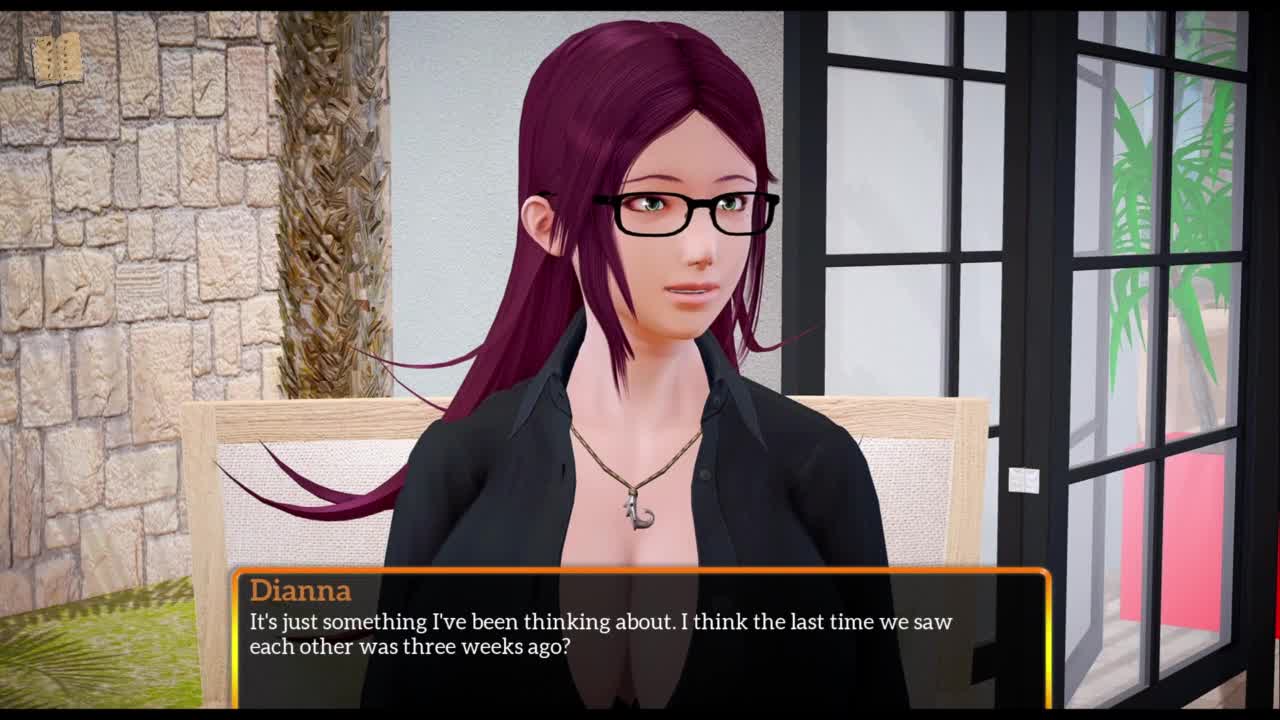This screenshot has width=1280, height=720.
Task: Open the book icon menu
Action: tap(57, 60)
